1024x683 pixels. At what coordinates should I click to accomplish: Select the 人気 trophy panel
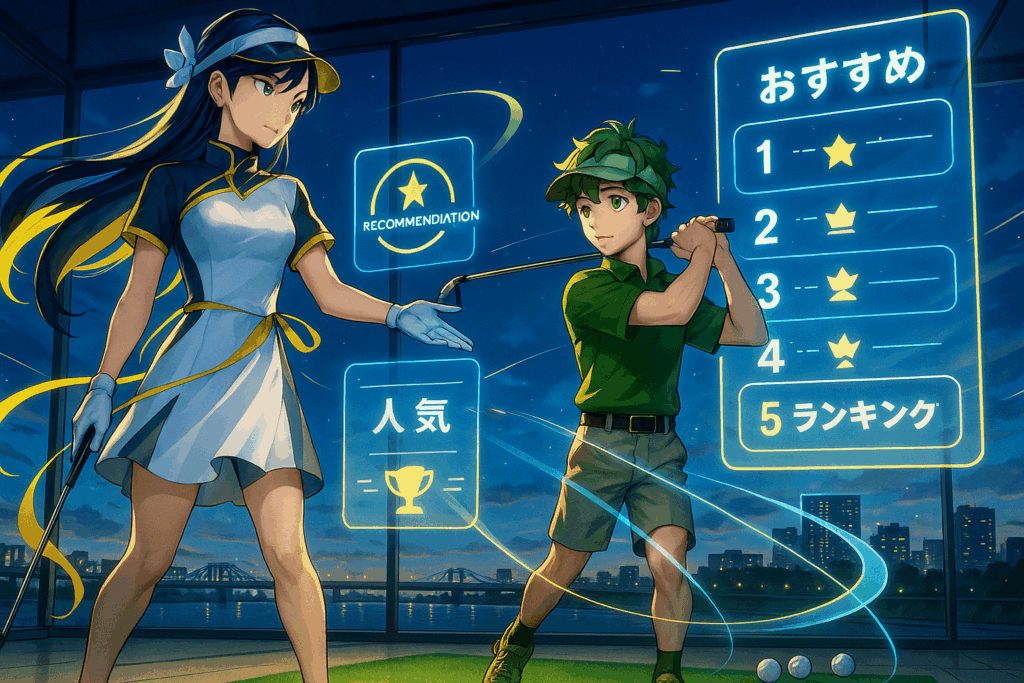410,445
